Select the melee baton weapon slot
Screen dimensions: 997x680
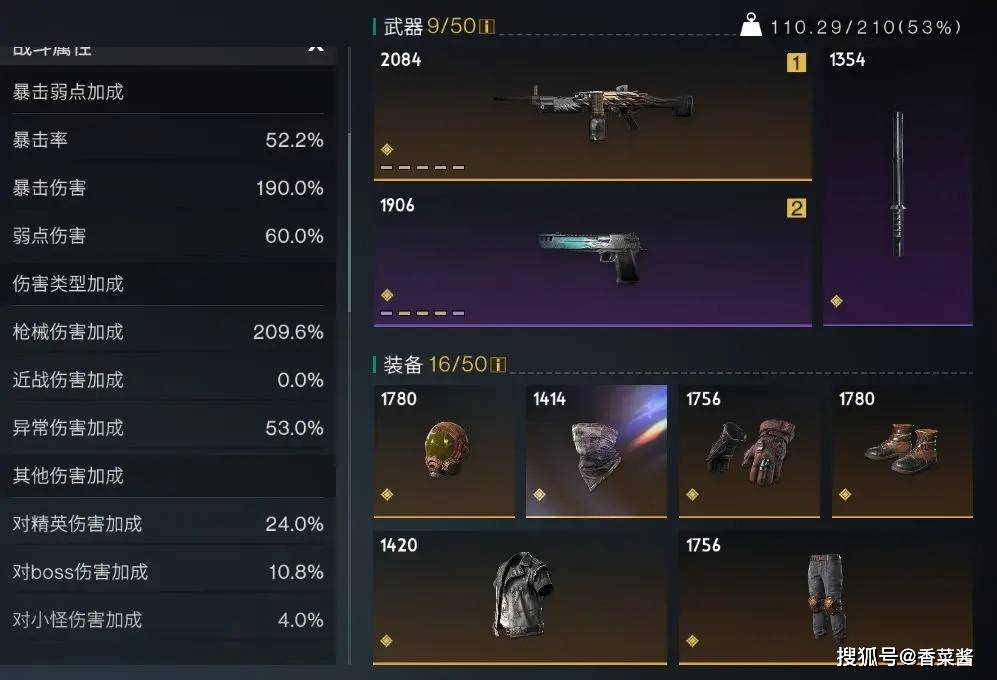click(x=897, y=185)
